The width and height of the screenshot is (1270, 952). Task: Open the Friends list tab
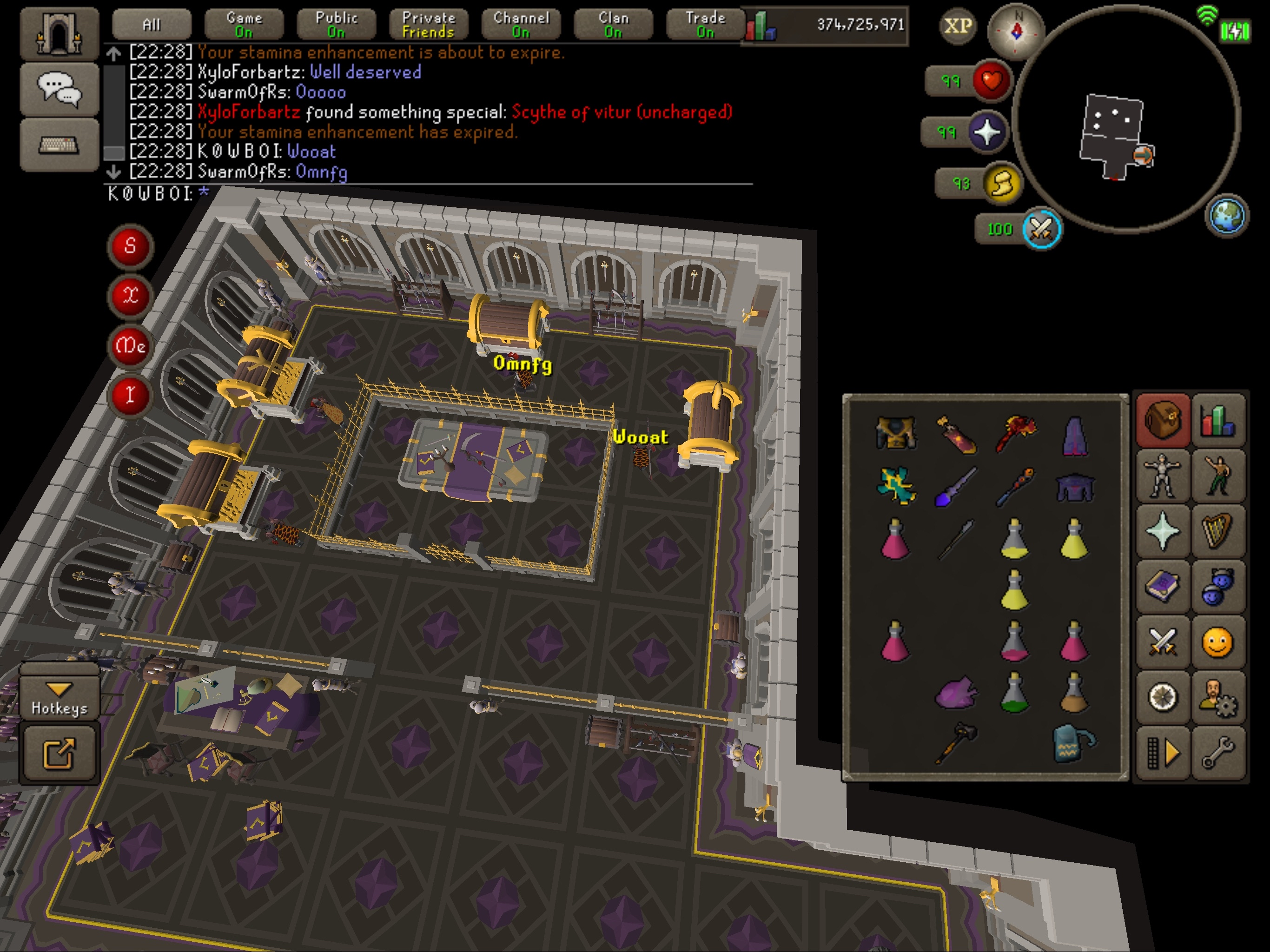click(x=1218, y=642)
